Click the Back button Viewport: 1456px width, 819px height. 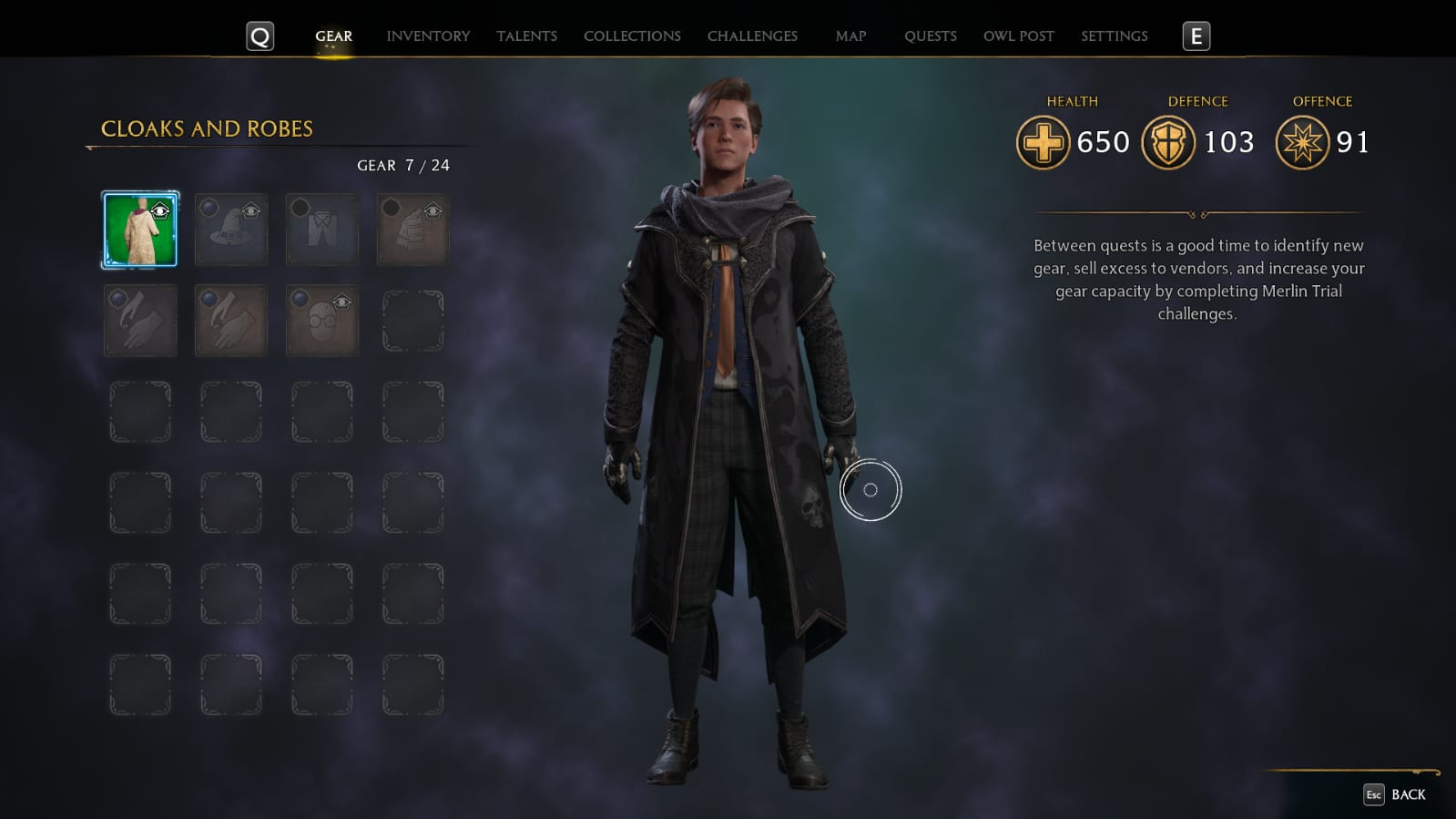pyautogui.click(x=1395, y=794)
